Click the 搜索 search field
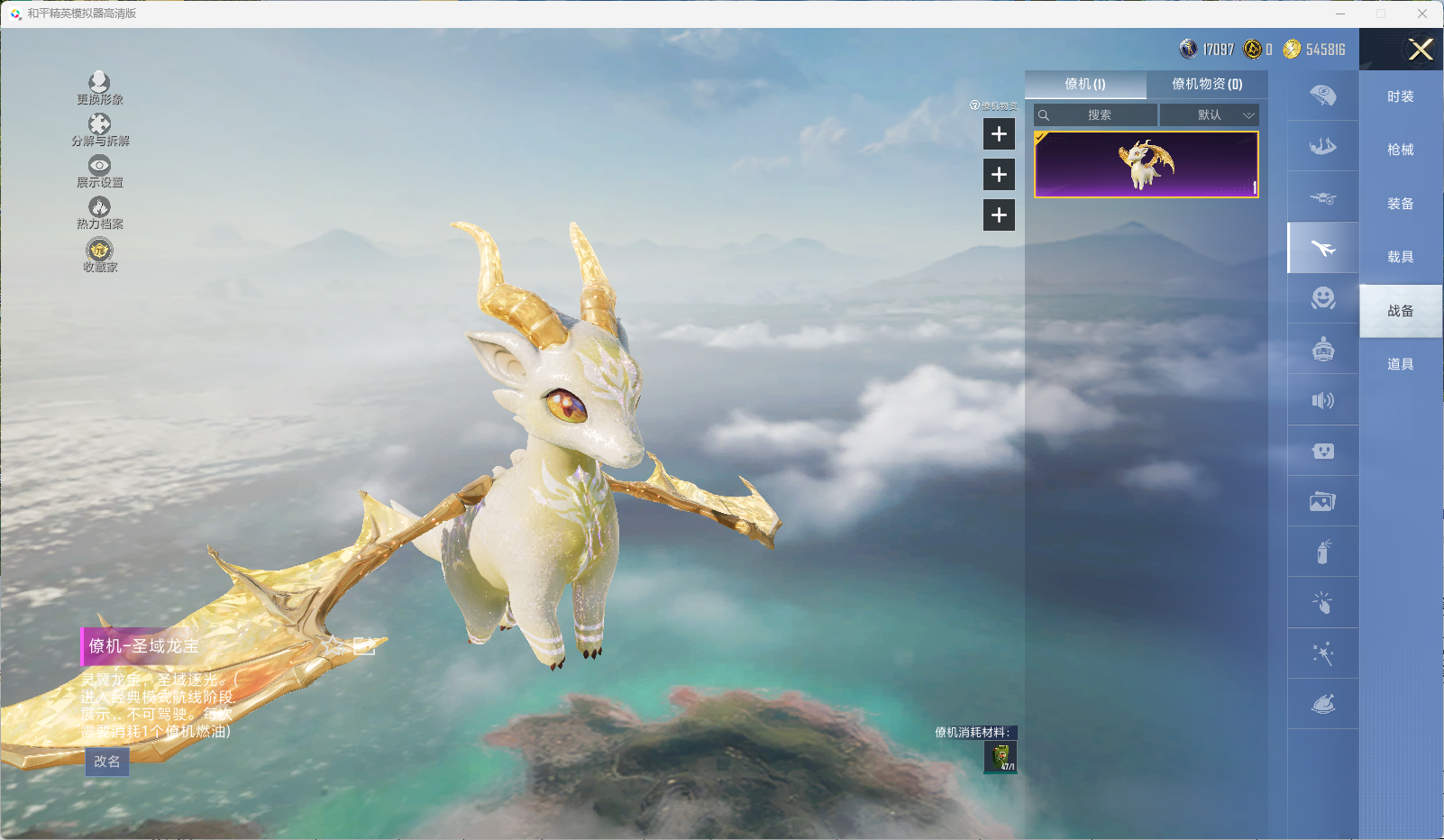The image size is (1444, 840). 1097,115
